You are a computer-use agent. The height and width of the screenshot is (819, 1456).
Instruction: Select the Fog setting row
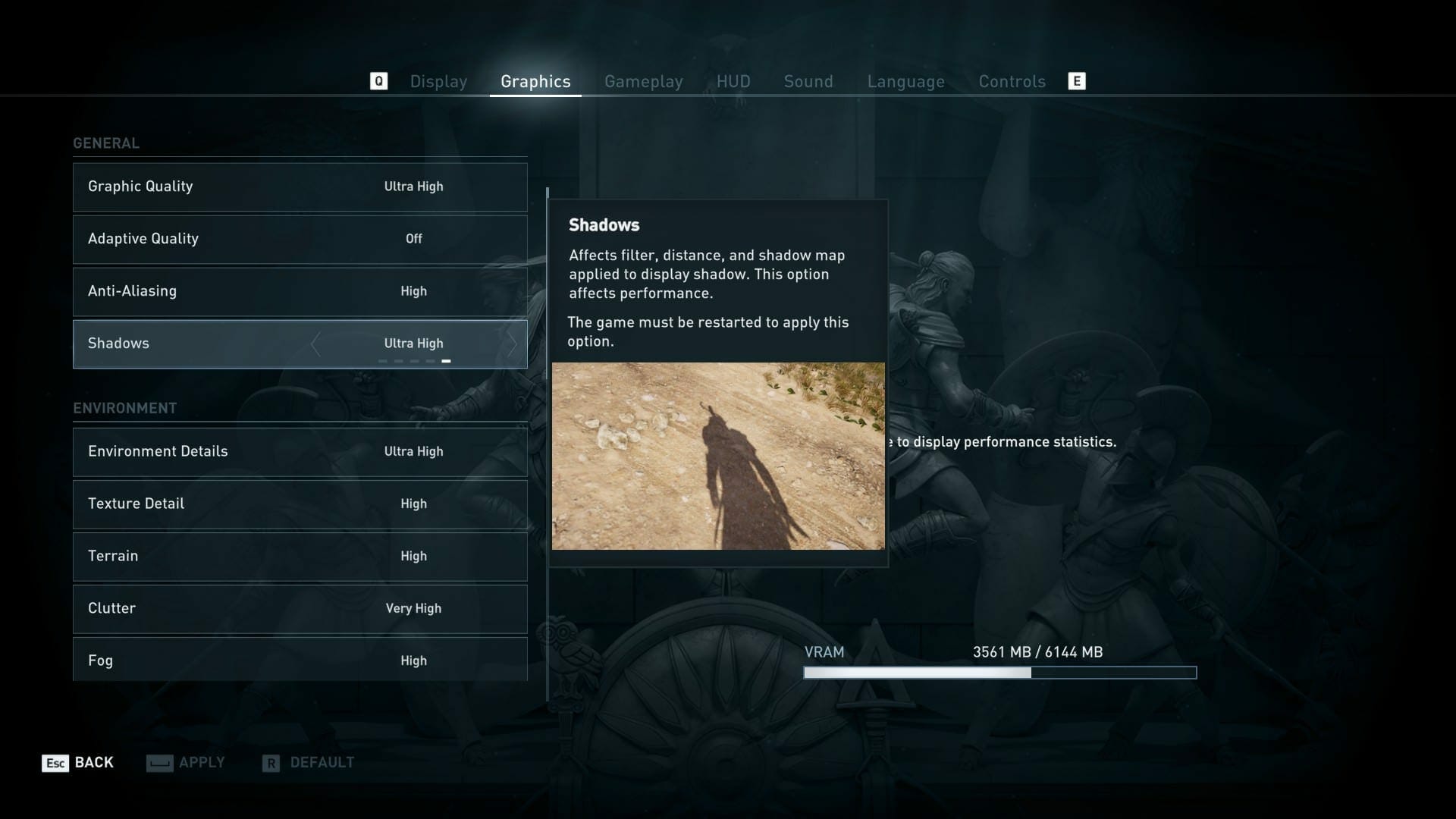[x=300, y=660]
